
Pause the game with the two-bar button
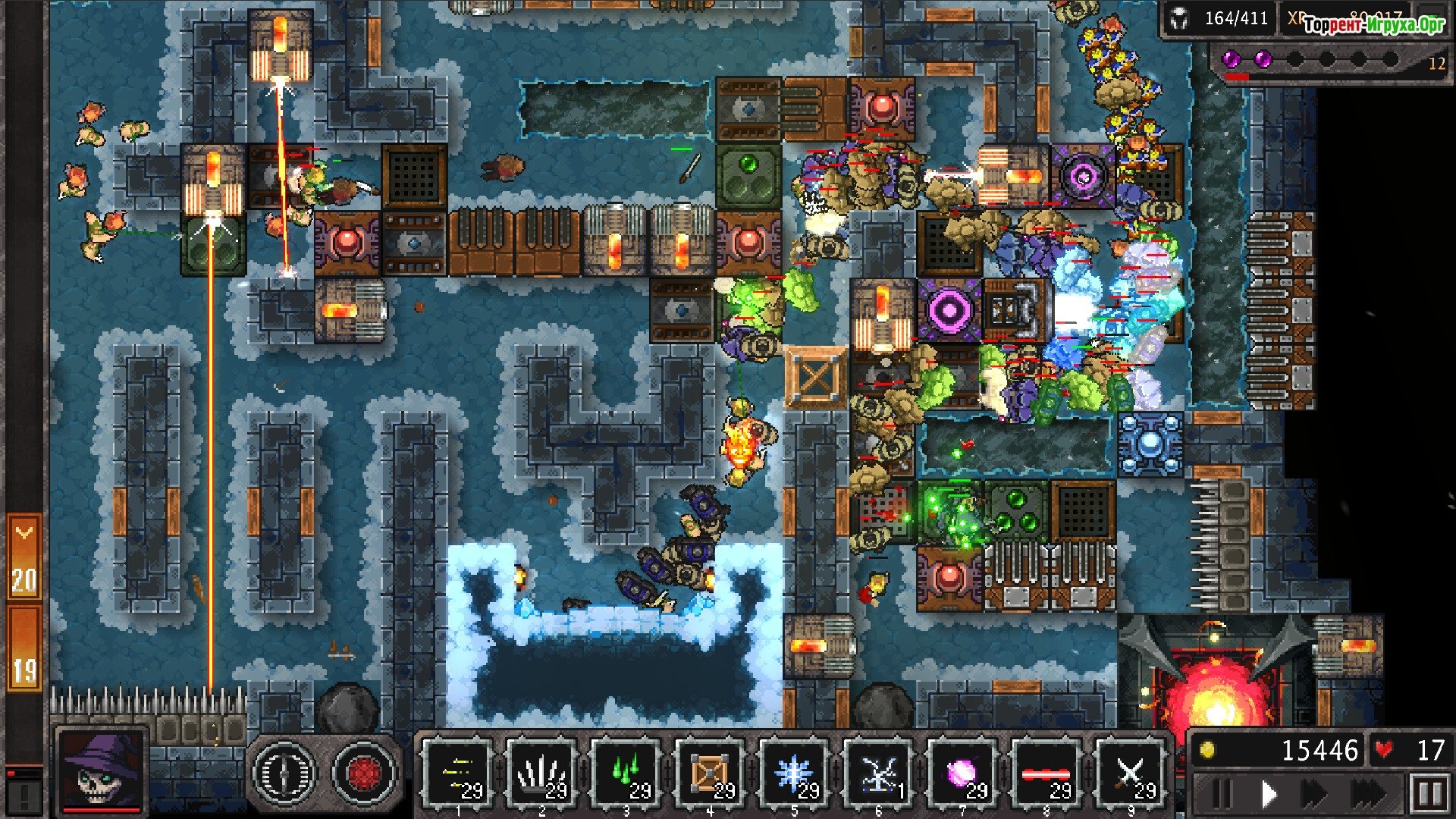[1220, 795]
